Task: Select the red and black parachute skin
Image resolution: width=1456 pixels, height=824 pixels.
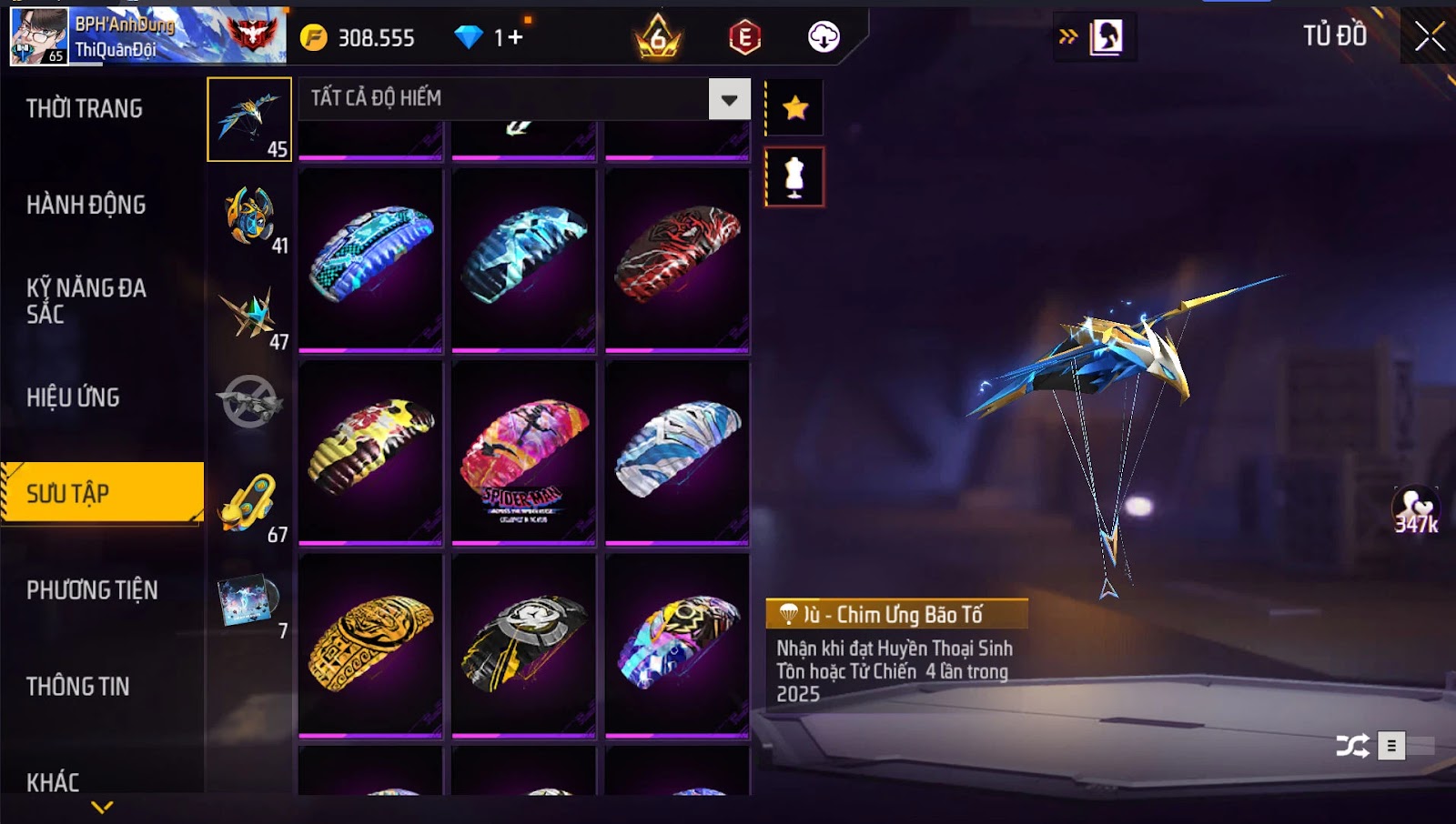Action: [677, 258]
